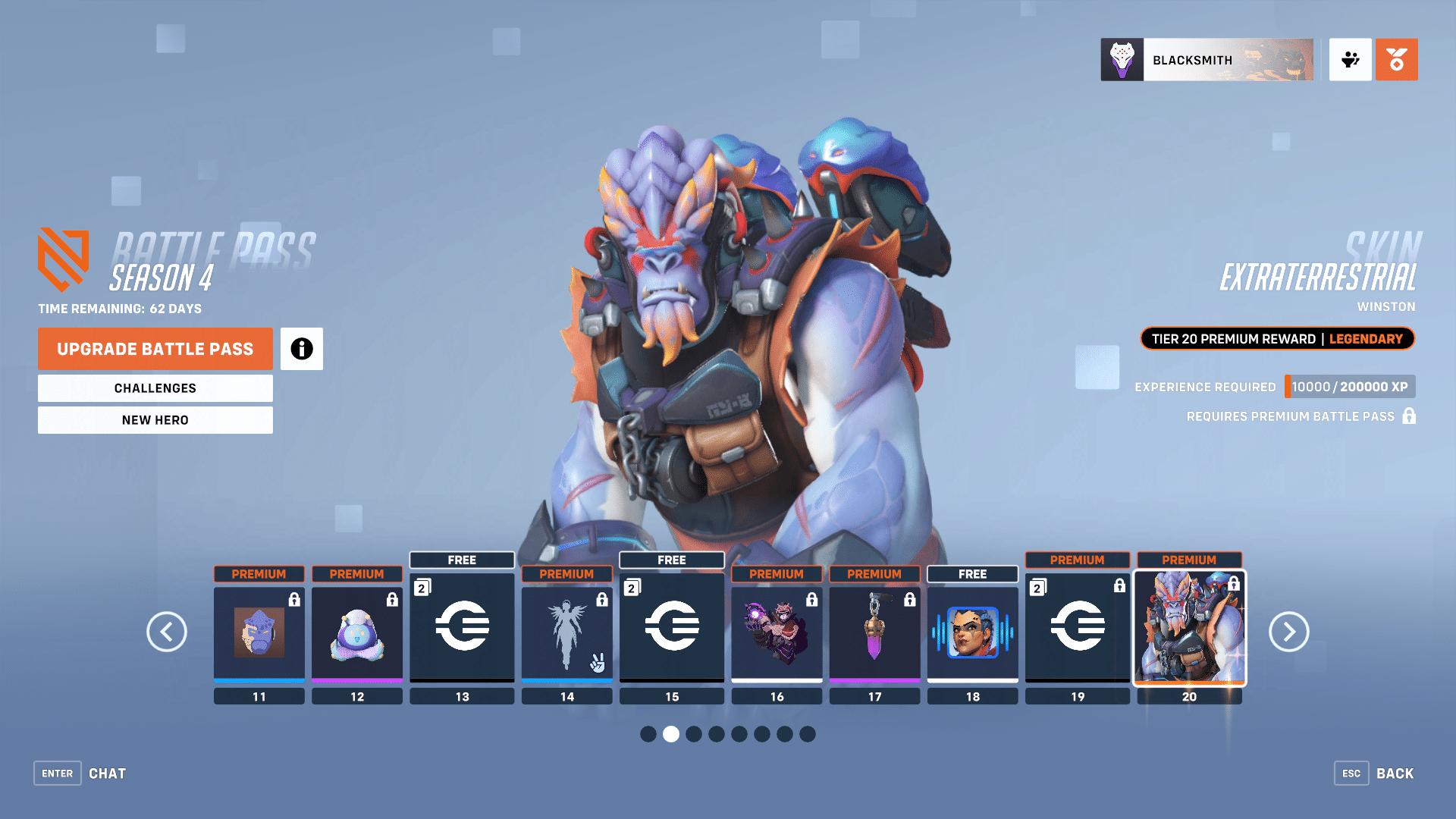Open the Challenges menu
Screen dimensions: 1456x819
155,388
